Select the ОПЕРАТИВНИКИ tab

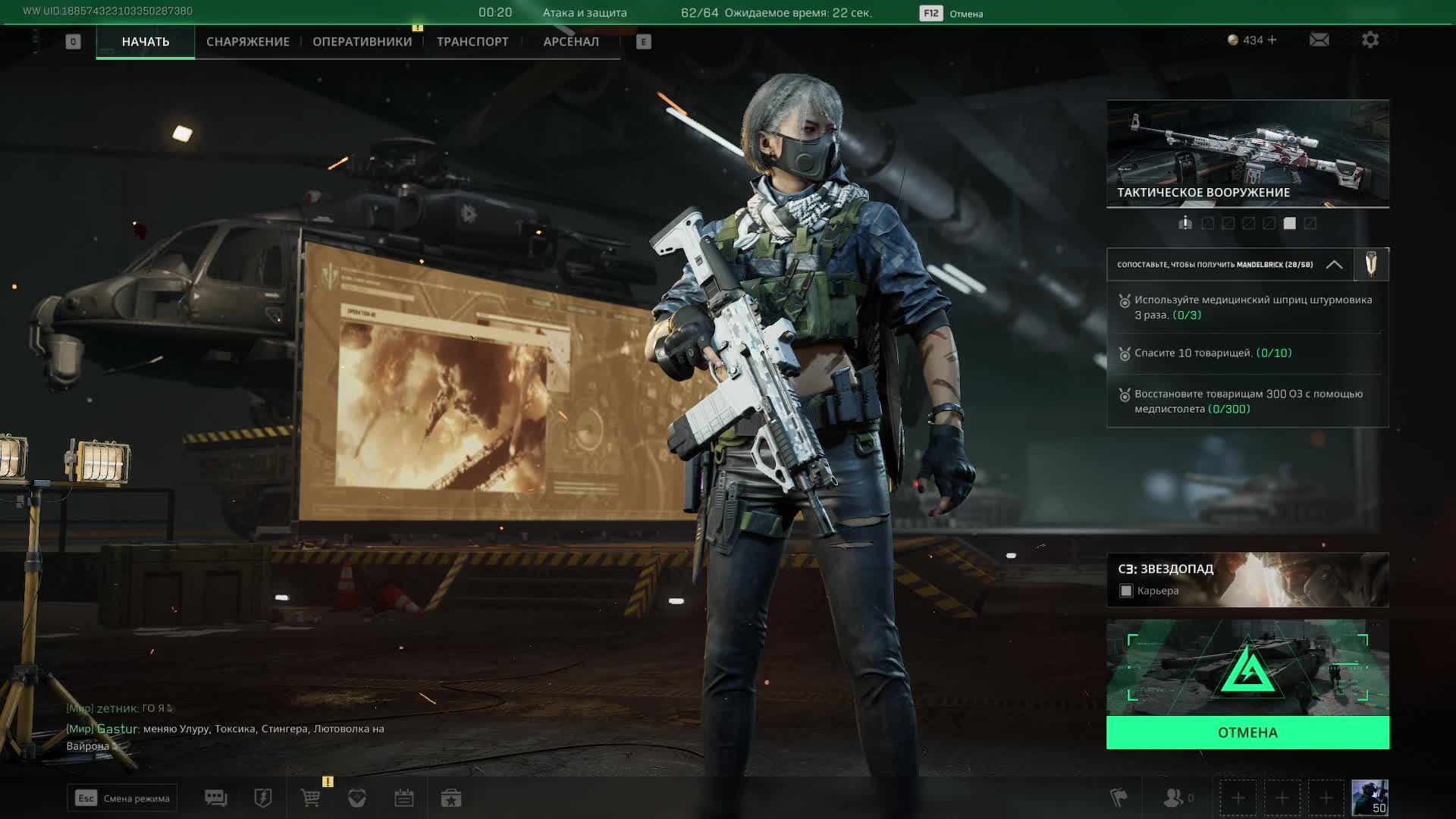tap(362, 42)
